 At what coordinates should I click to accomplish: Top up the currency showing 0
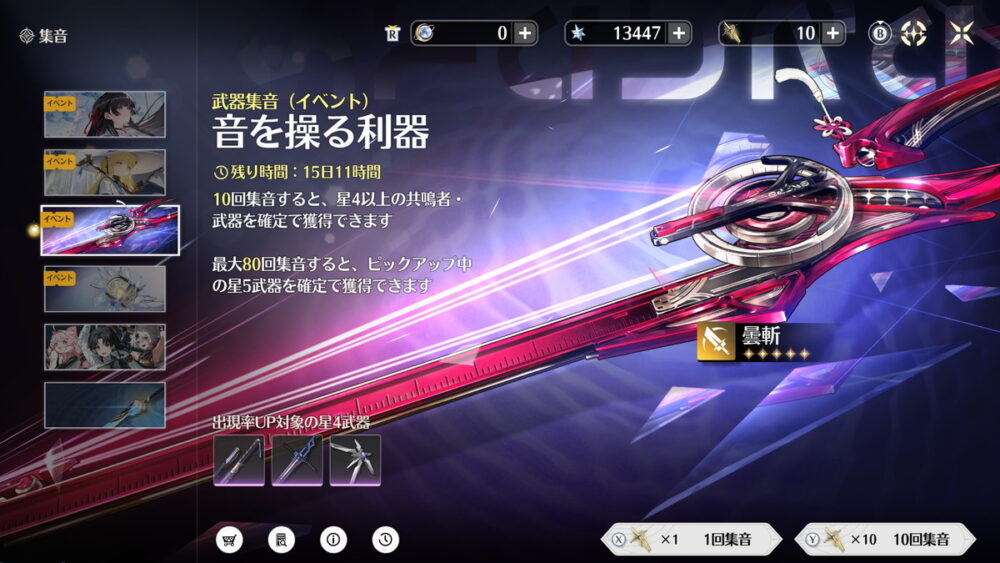525,33
